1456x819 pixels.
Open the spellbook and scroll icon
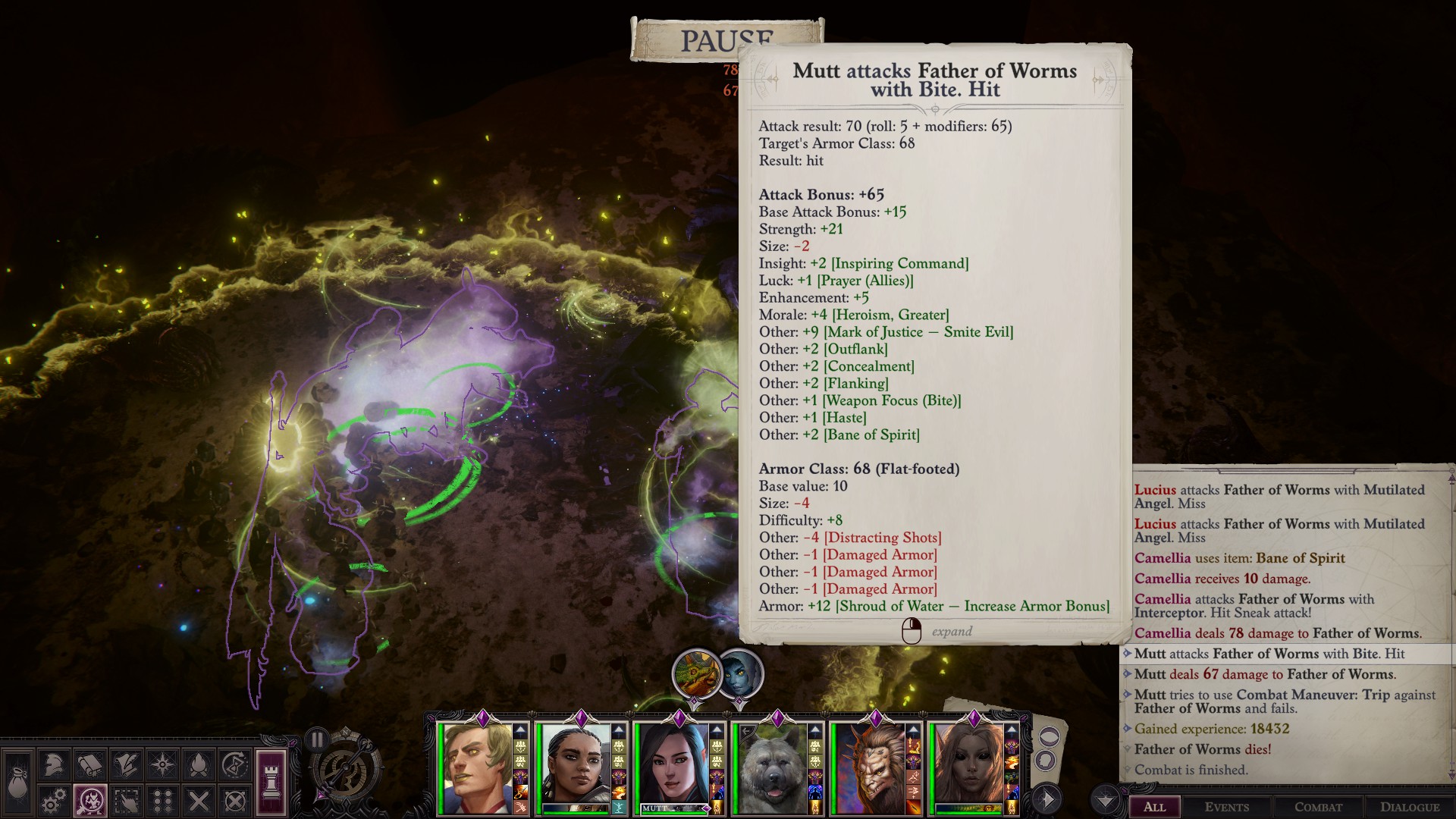tap(89, 765)
